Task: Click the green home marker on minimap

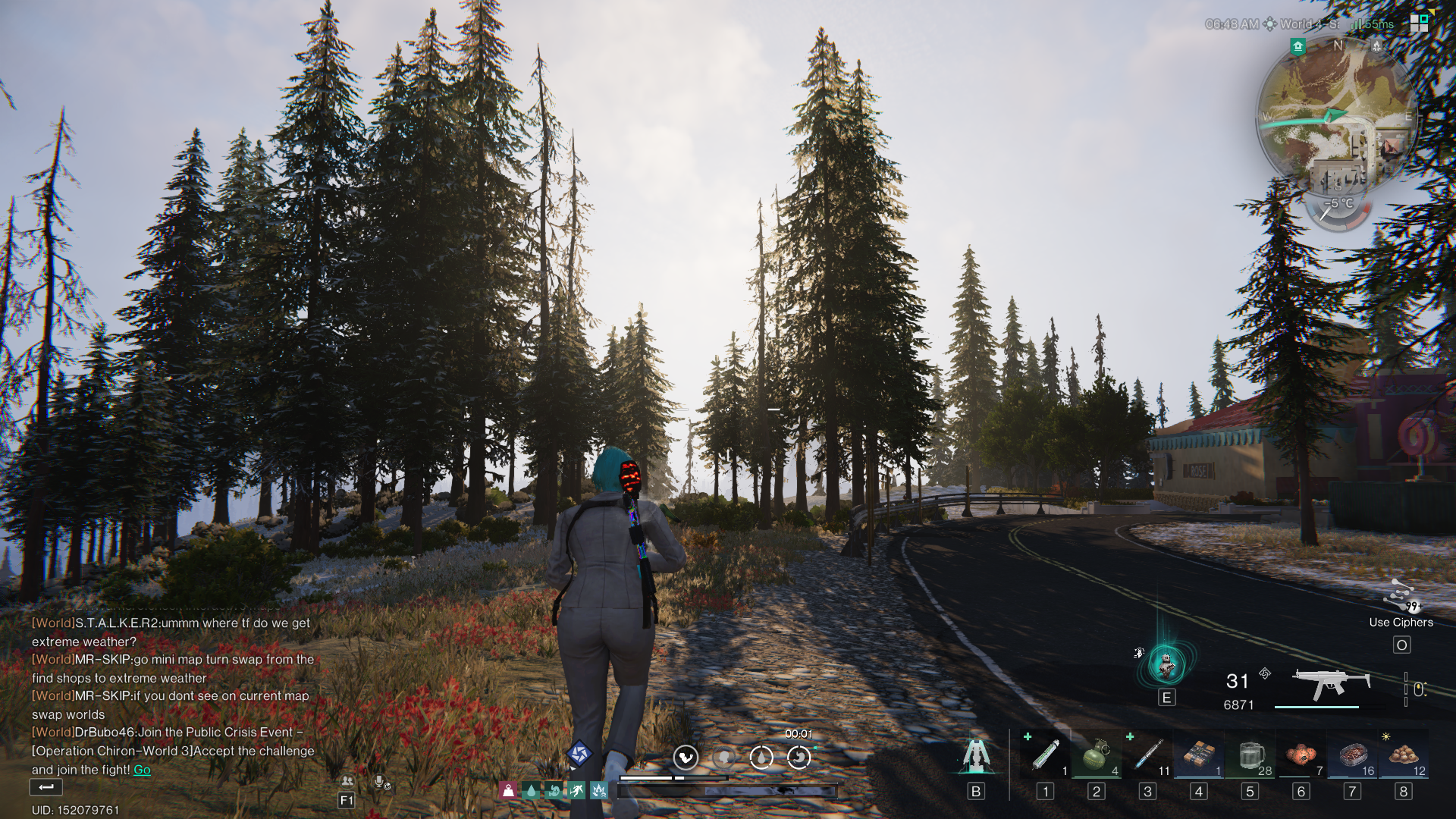Action: [1298, 47]
